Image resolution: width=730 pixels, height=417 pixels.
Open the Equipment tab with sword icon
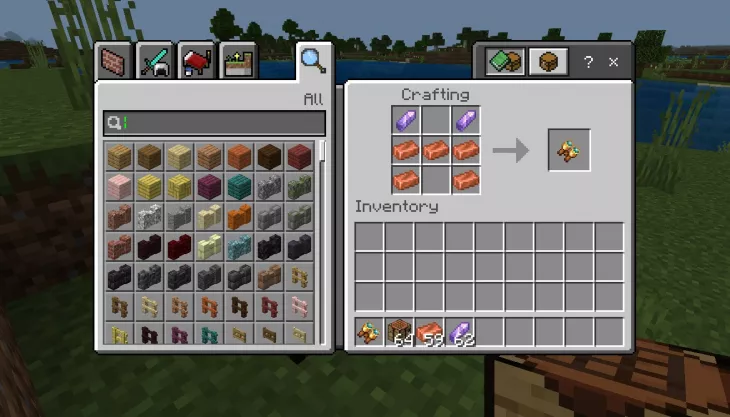click(155, 62)
